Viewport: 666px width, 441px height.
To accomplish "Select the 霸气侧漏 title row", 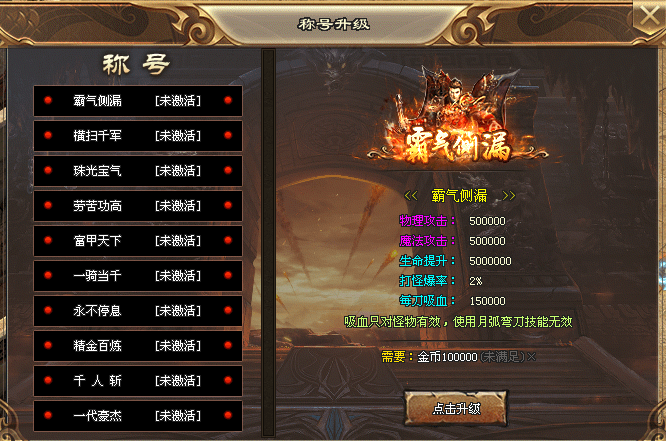I will point(138,100).
